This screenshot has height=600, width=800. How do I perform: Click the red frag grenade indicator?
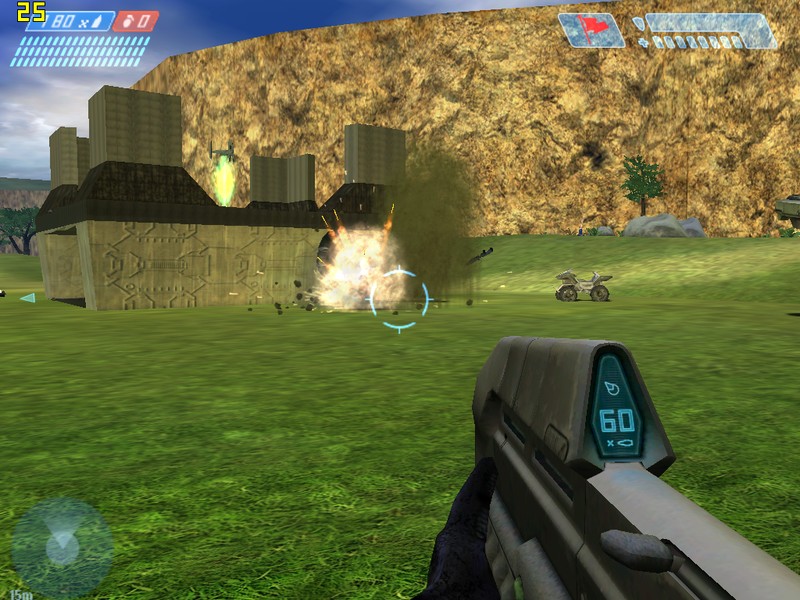coord(135,21)
